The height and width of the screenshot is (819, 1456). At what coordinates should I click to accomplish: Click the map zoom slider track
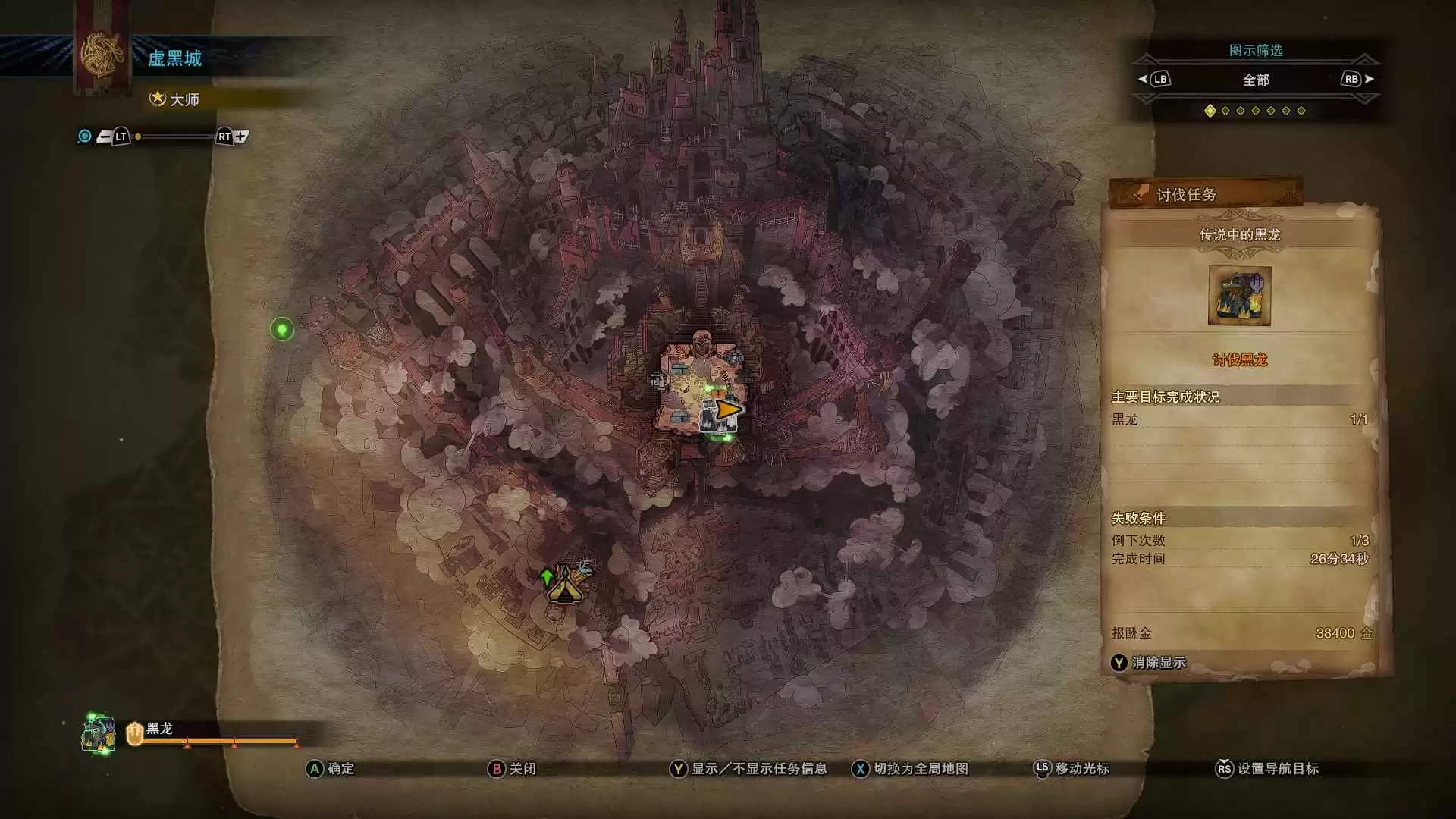(174, 137)
